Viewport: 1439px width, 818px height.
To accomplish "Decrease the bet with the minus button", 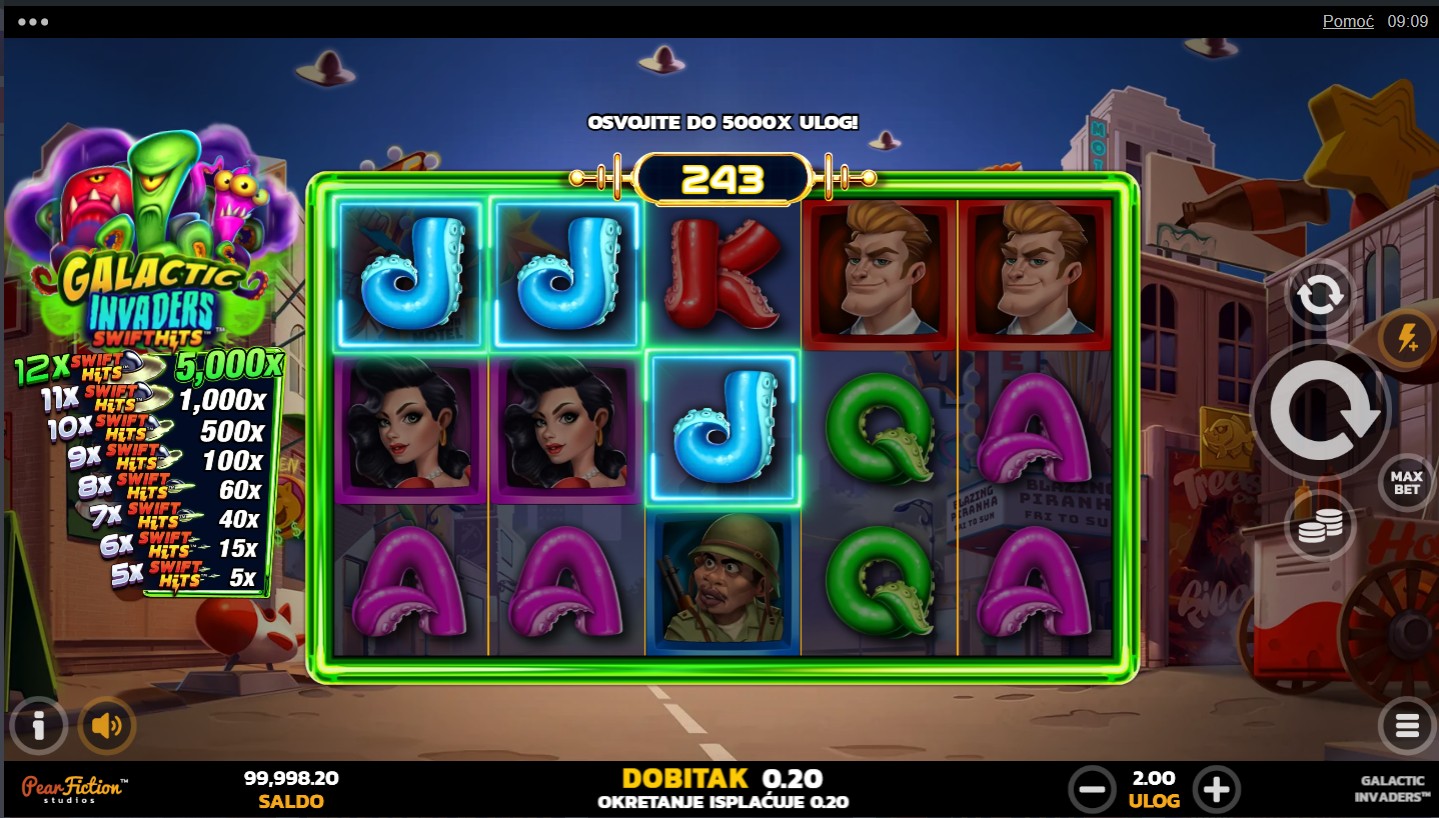I will tap(1091, 790).
